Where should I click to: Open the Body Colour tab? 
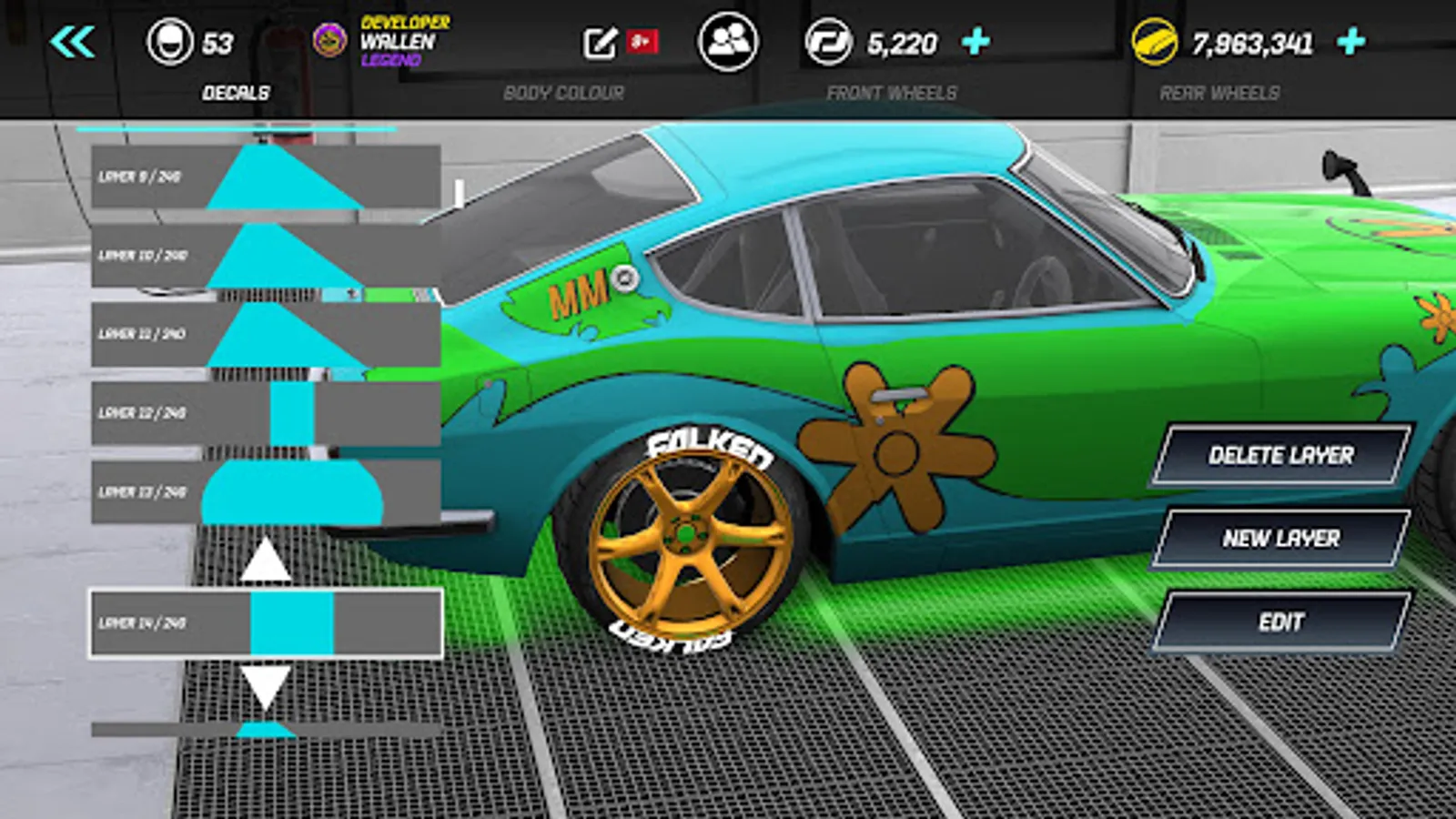(563, 93)
